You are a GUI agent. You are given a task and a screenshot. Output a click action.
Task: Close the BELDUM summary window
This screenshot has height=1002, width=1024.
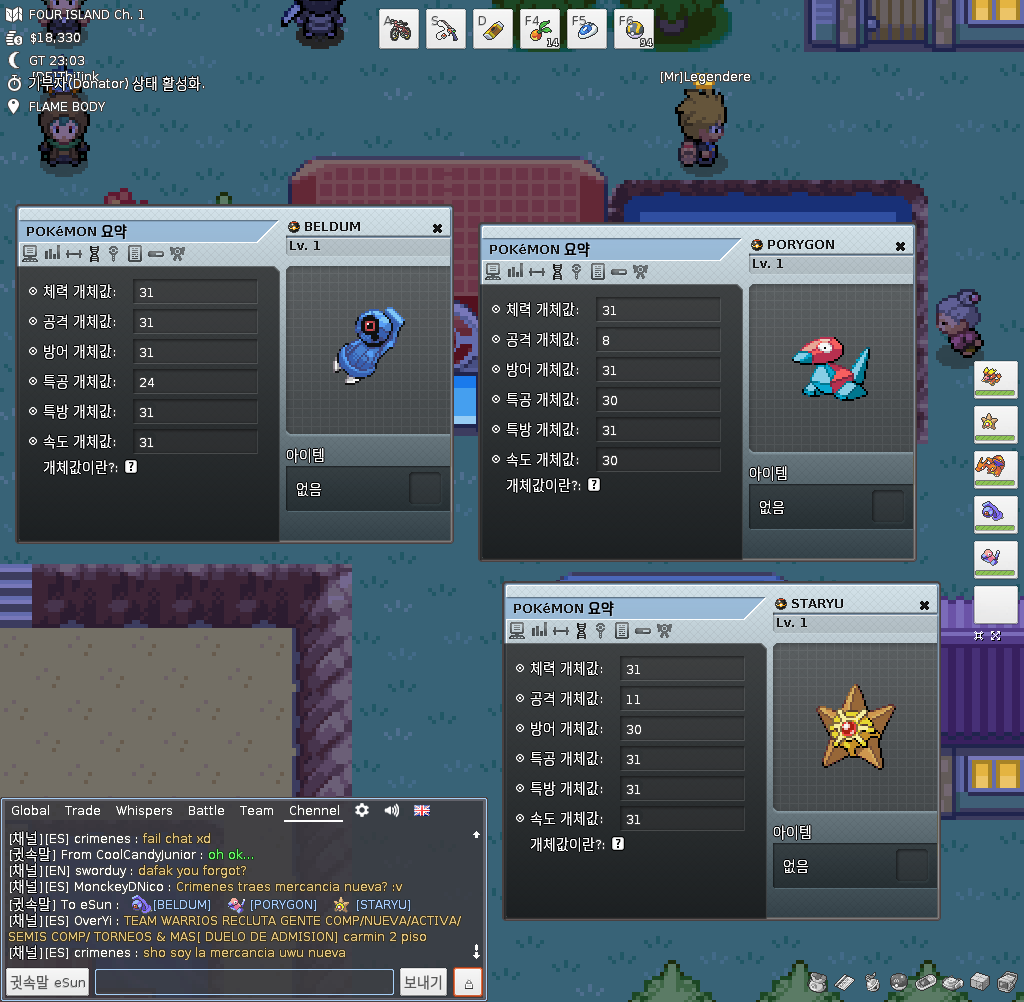(437, 228)
